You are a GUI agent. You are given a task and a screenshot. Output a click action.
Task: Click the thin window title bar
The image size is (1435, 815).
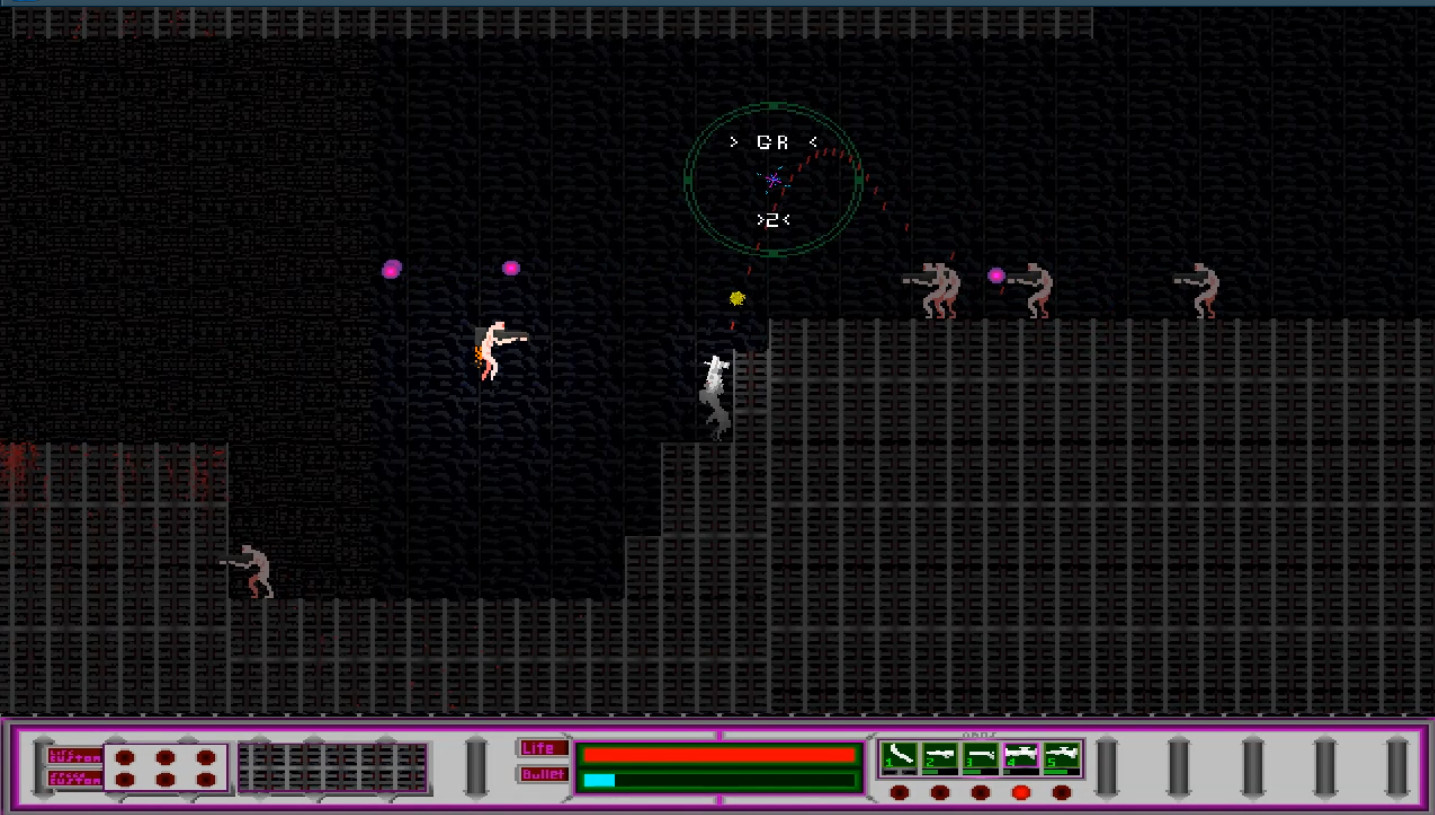pos(717,3)
